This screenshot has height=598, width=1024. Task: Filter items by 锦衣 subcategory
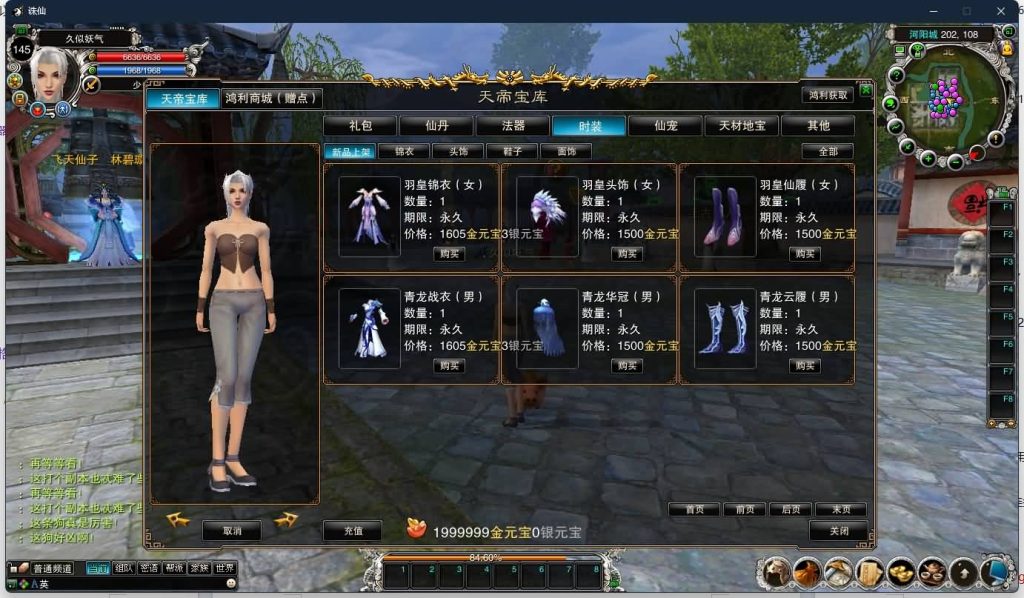point(404,152)
